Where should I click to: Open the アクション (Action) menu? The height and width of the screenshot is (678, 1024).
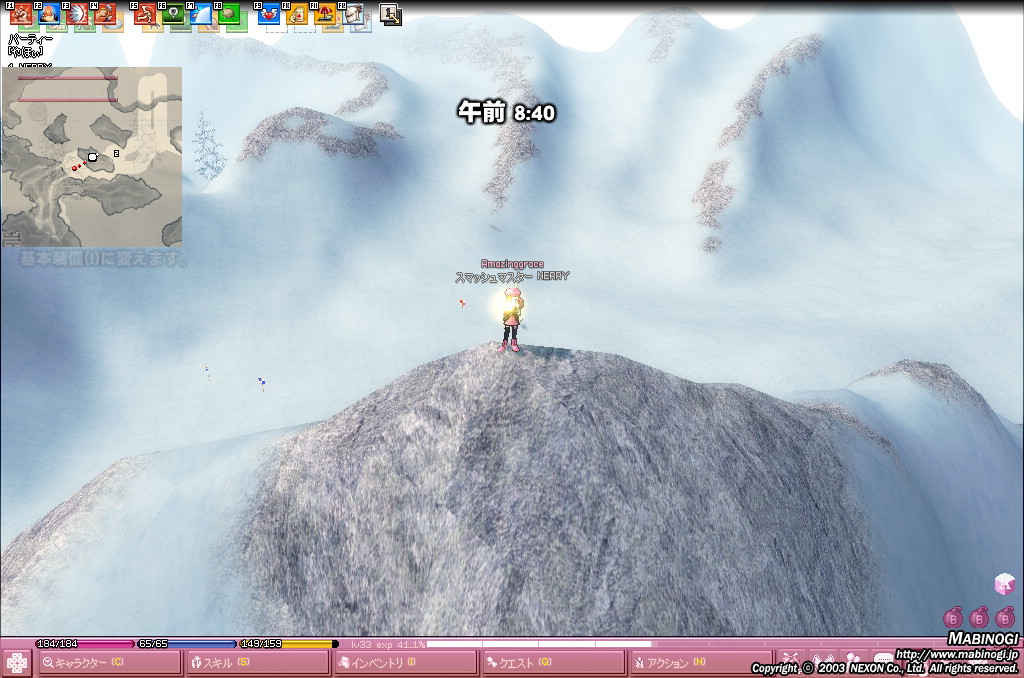click(701, 663)
